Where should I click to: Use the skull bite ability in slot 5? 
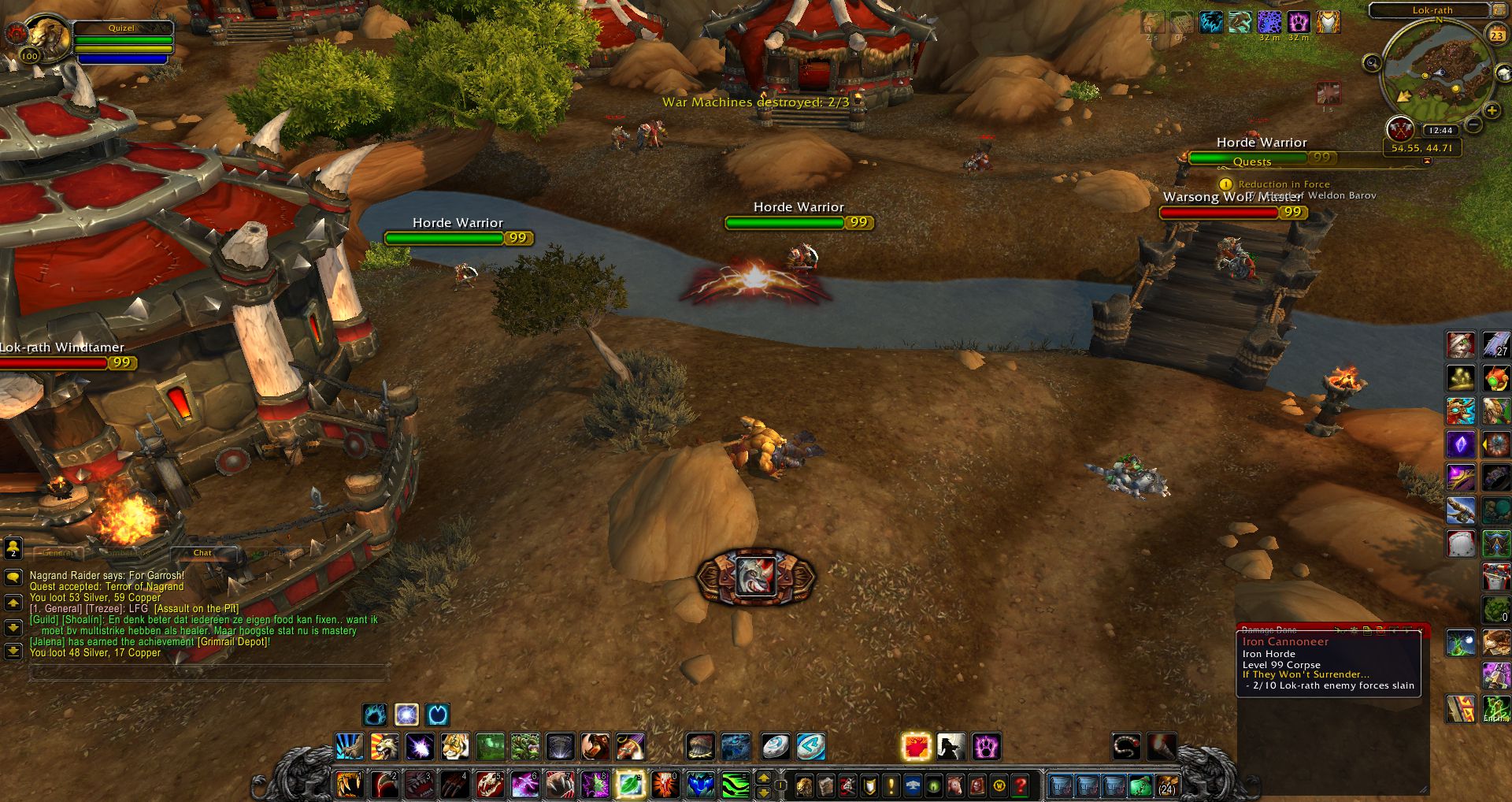click(x=489, y=785)
